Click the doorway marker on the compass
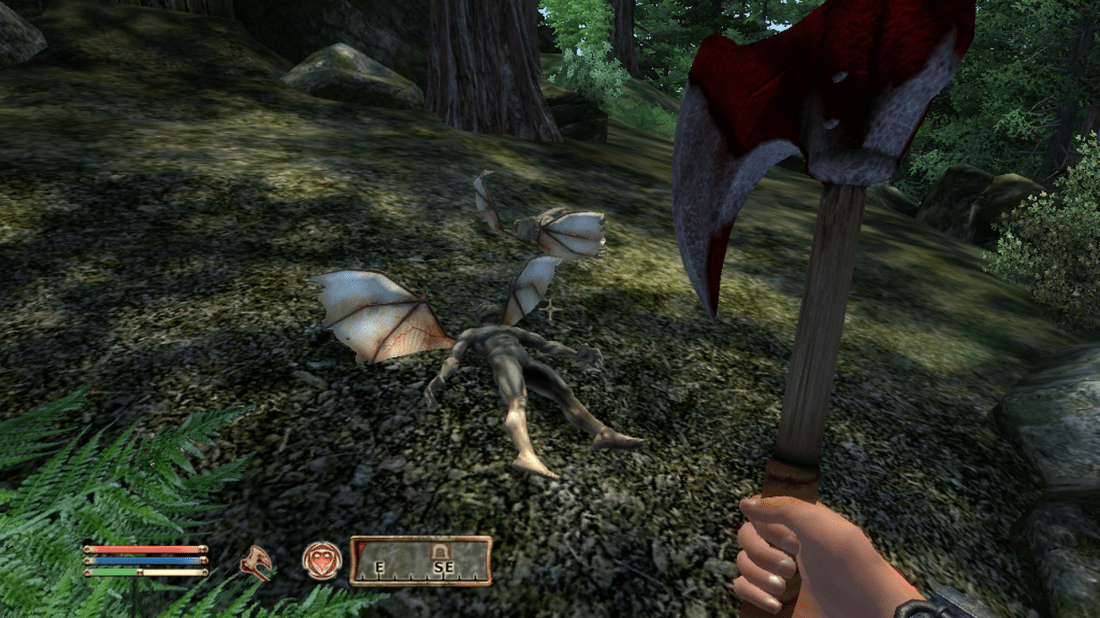1100x618 pixels. [x=438, y=550]
